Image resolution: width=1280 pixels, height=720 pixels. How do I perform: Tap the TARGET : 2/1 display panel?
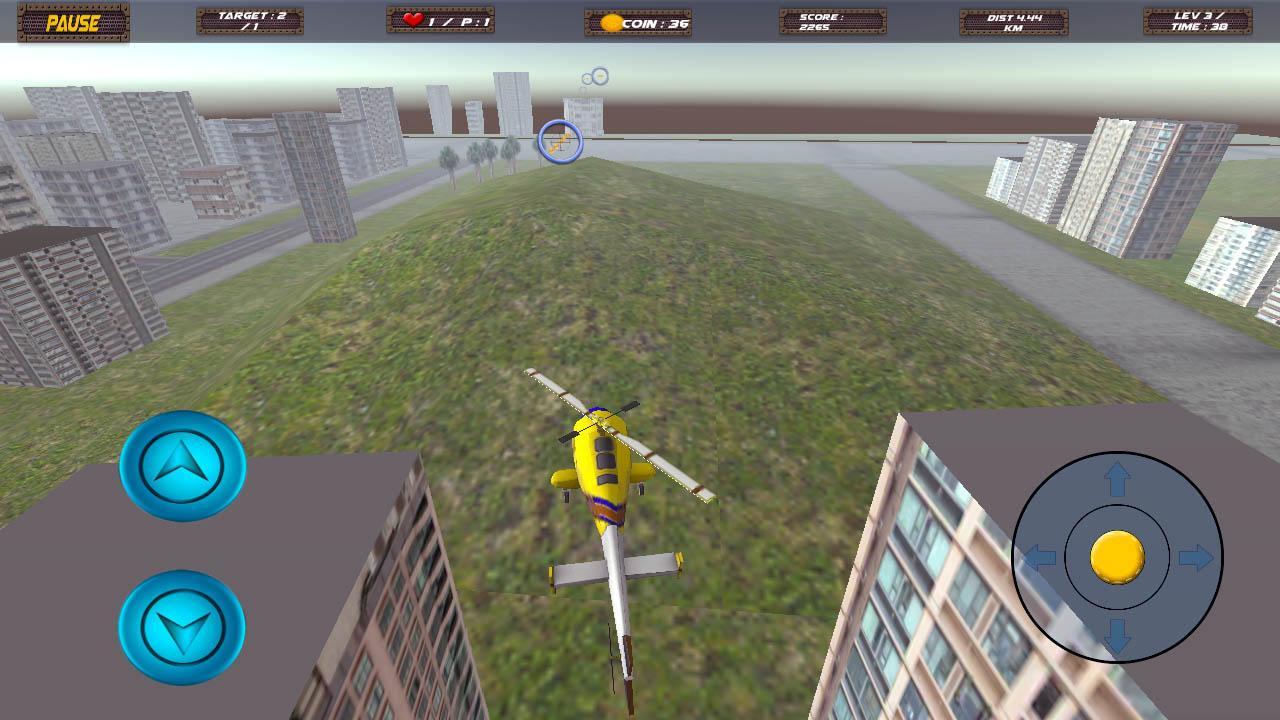(x=248, y=20)
